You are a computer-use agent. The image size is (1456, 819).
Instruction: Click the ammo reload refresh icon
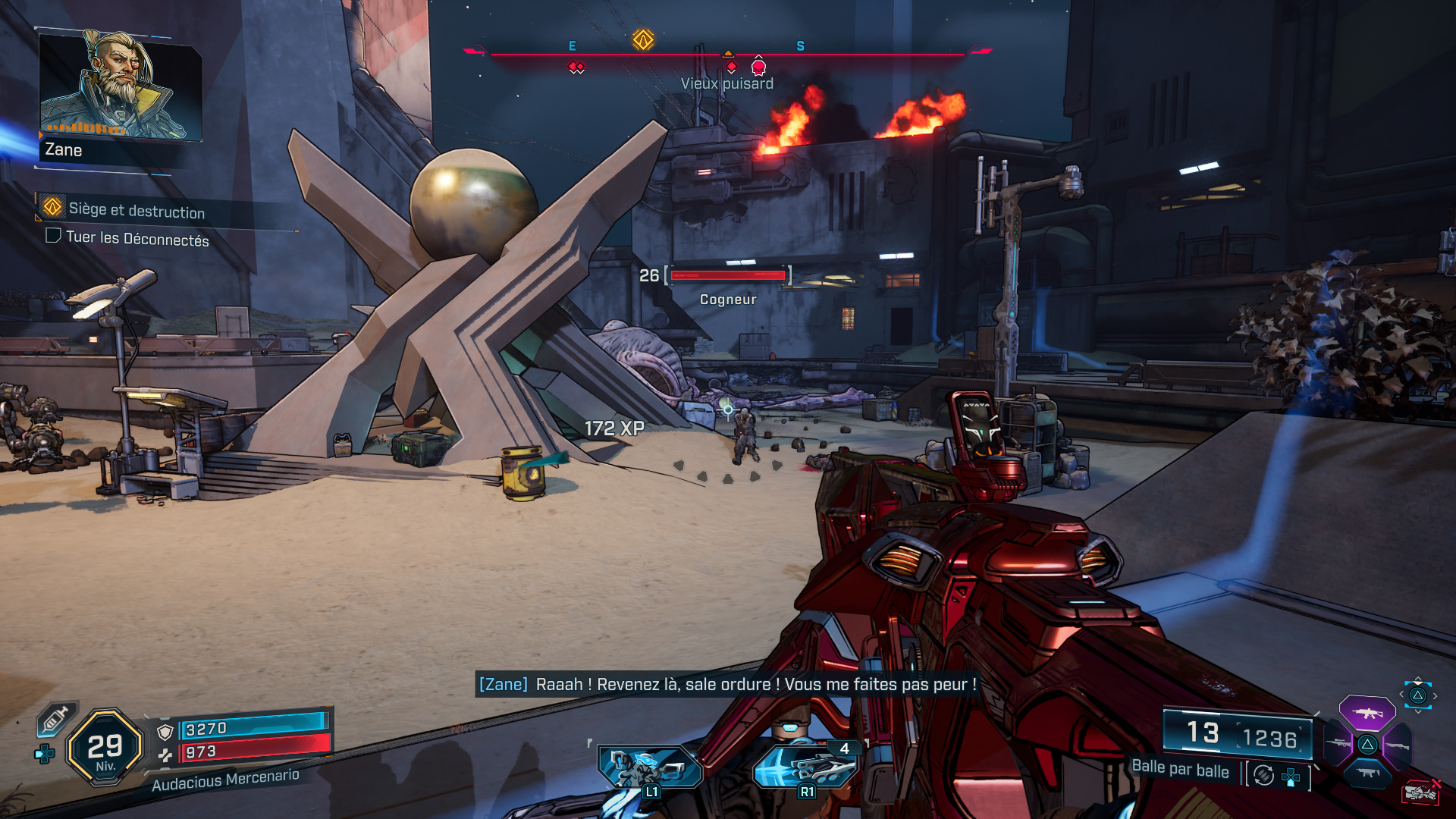pos(1263,776)
